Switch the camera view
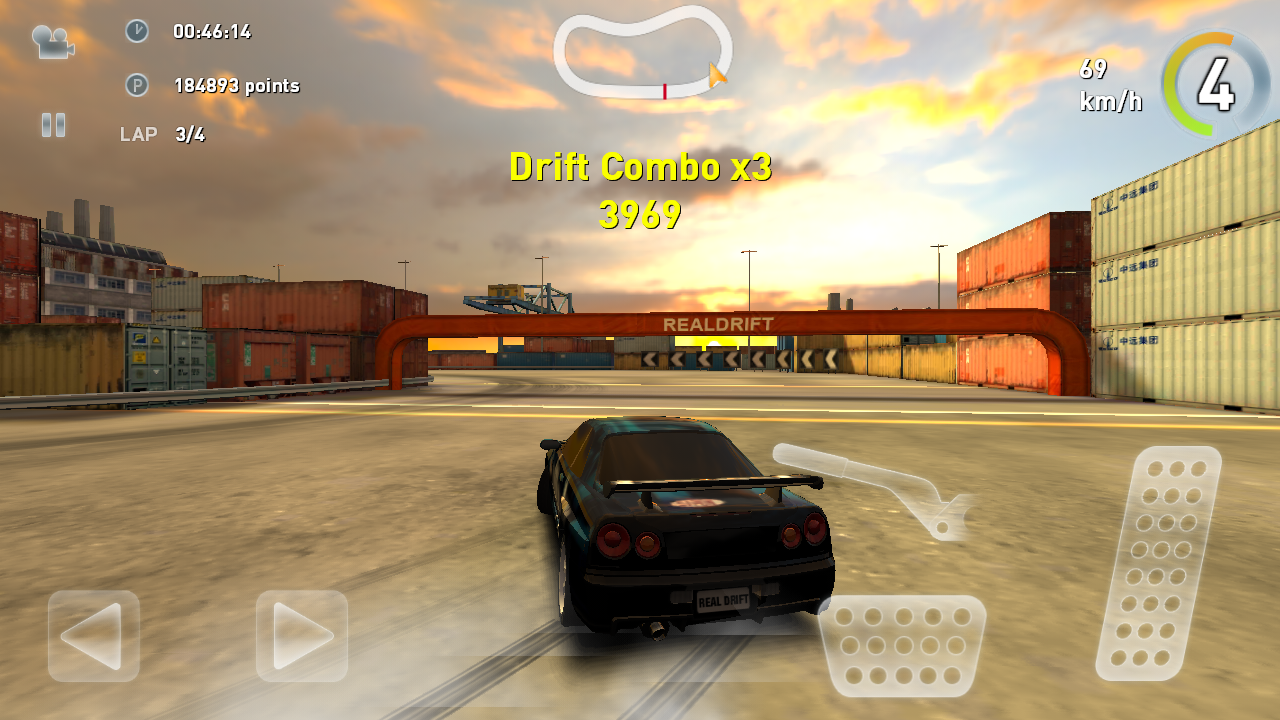Viewport: 1280px width, 720px height. [53, 41]
